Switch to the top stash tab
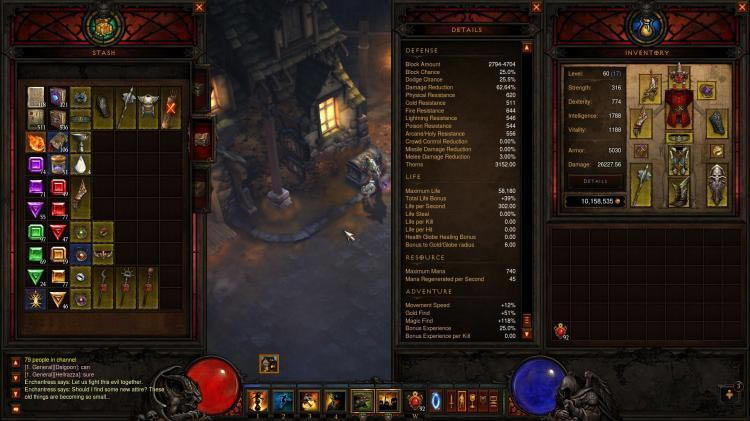 [200, 90]
